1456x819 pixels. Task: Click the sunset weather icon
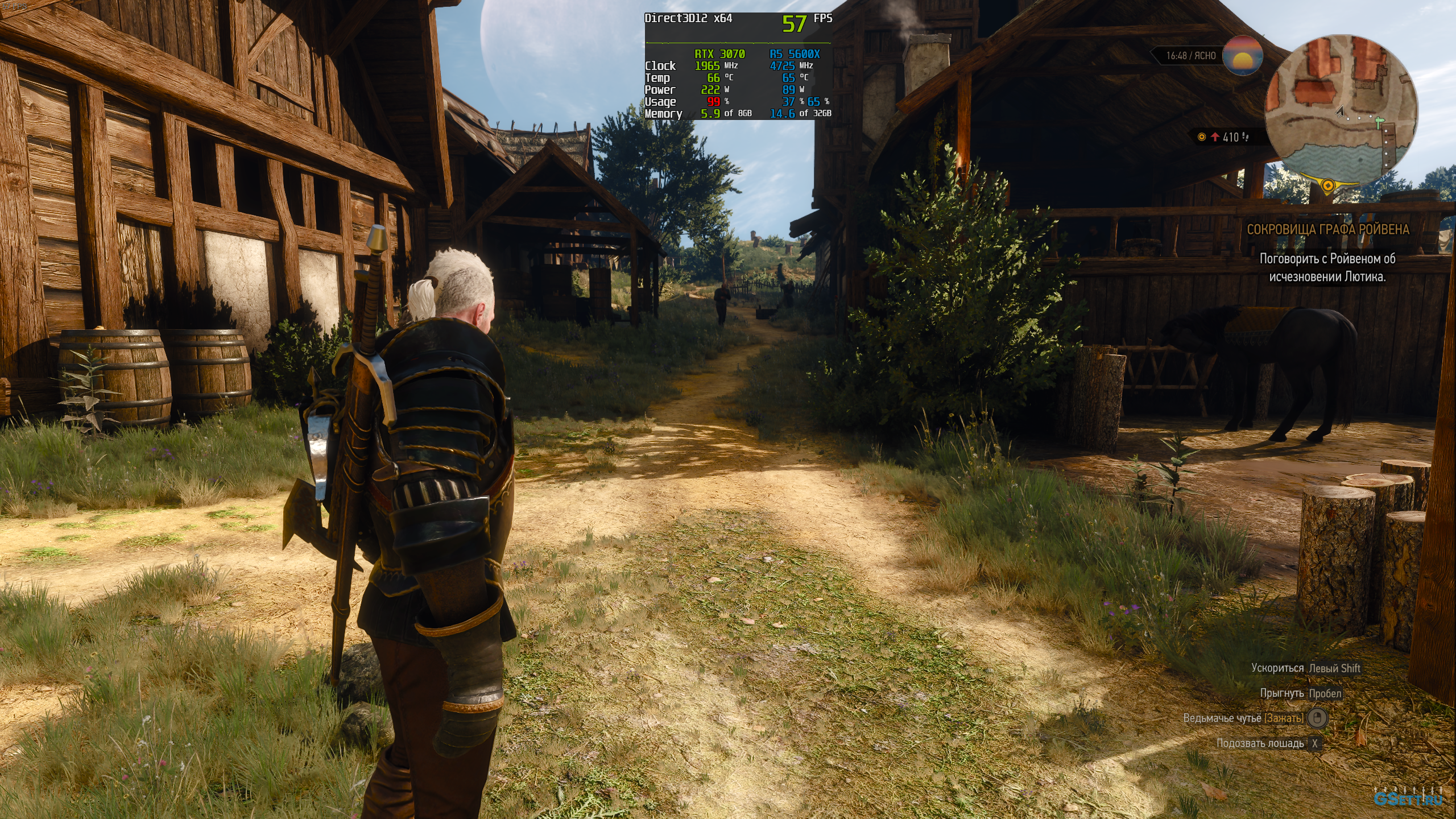point(1243,55)
